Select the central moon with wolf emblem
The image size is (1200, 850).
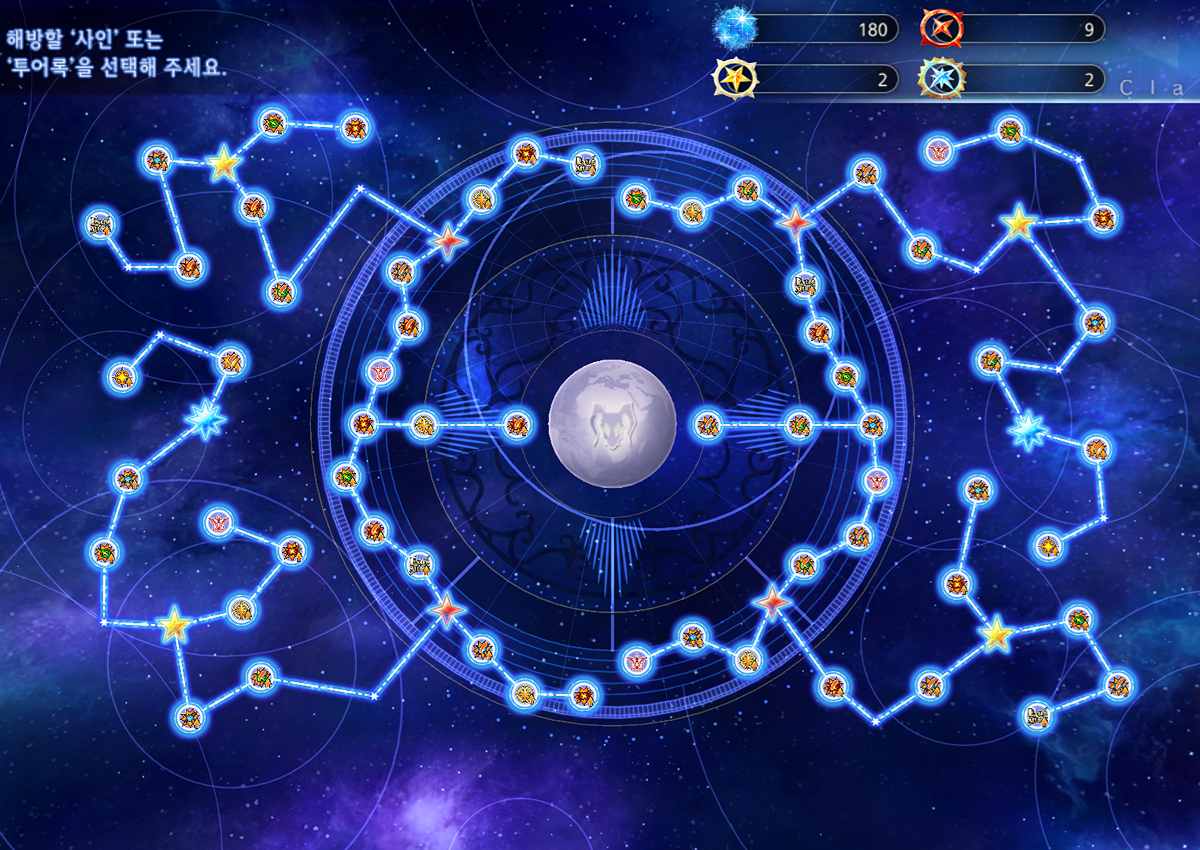[599, 424]
